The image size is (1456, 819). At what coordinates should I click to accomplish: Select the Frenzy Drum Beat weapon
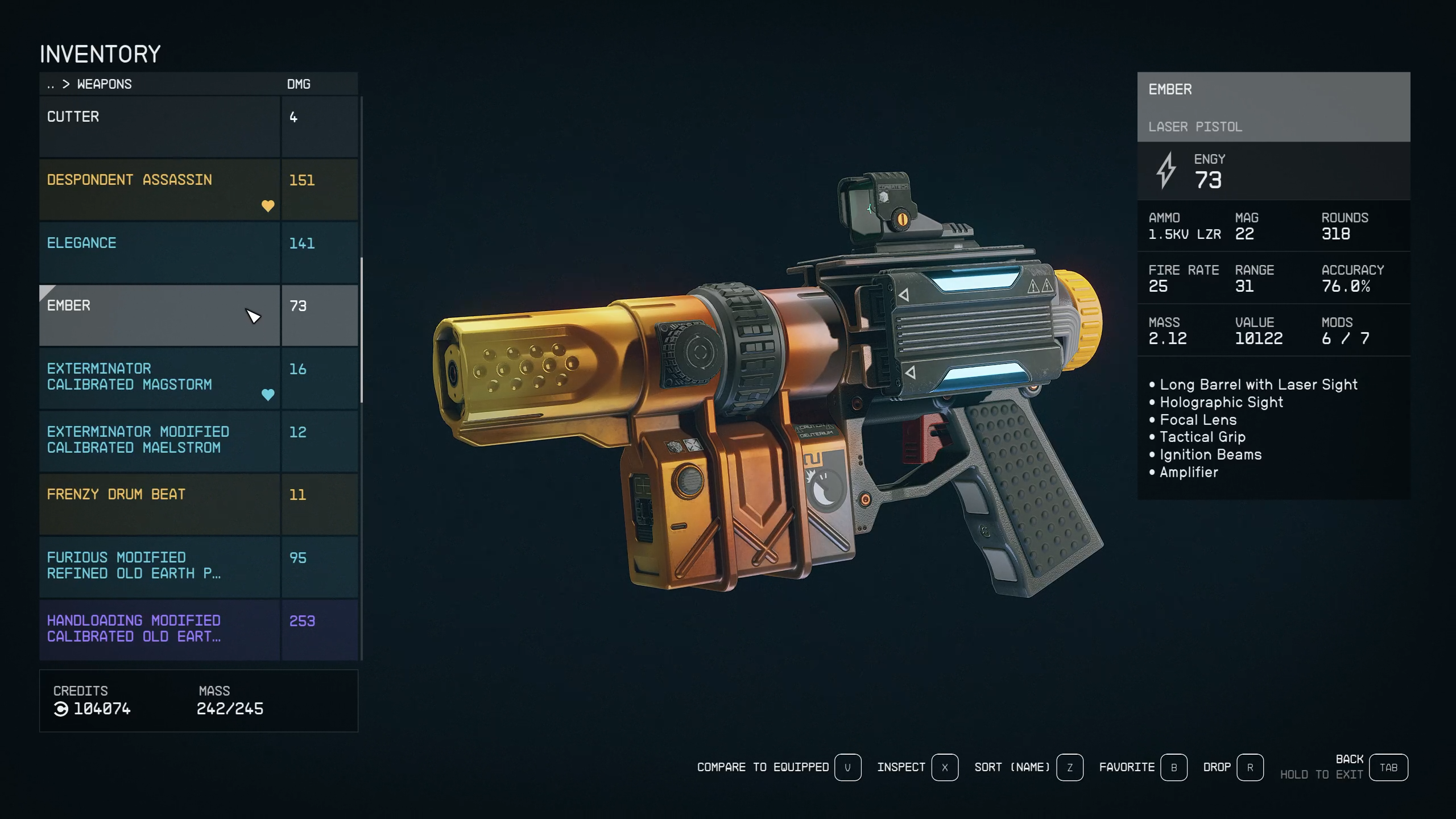[x=159, y=503]
